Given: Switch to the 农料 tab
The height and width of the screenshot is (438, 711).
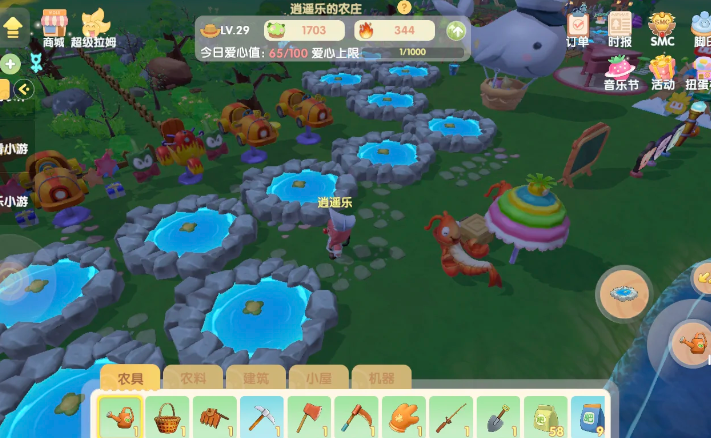Looking at the screenshot, I should [x=193, y=379].
